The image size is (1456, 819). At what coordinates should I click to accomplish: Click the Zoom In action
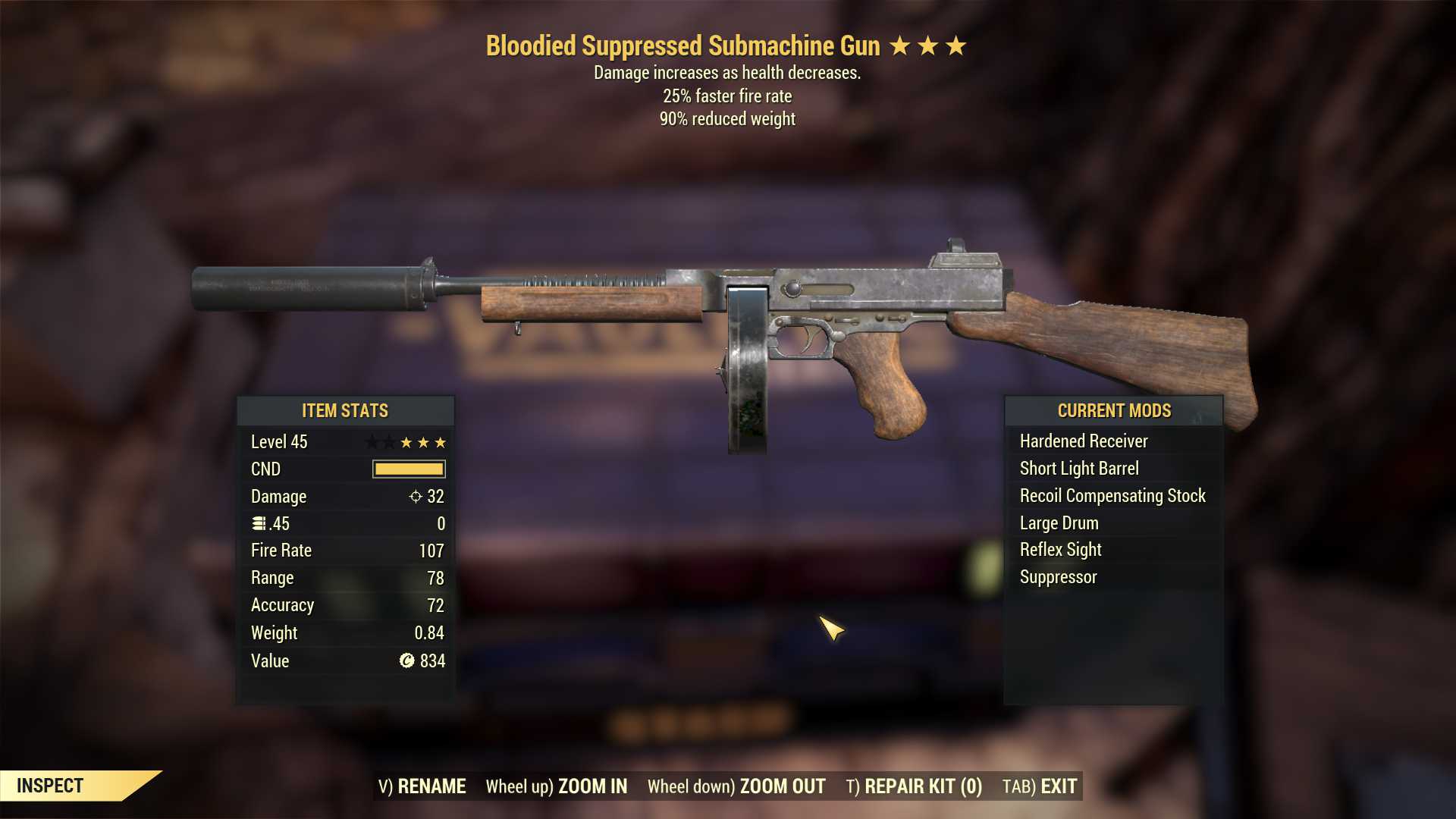pyautogui.click(x=557, y=786)
